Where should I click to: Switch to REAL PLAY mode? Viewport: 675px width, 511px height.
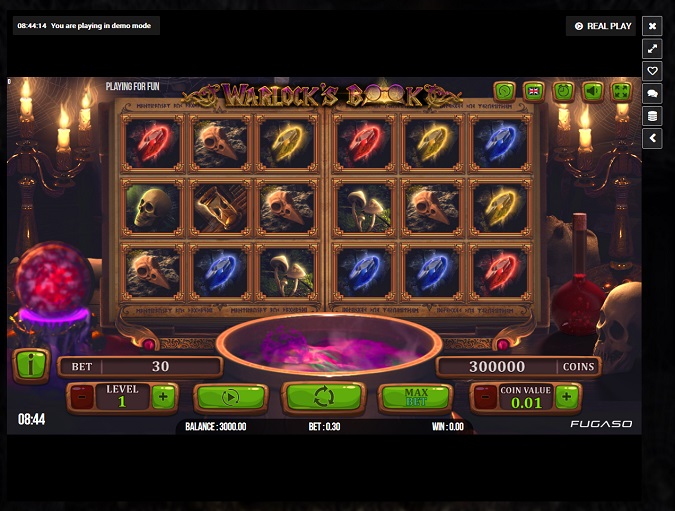[602, 26]
